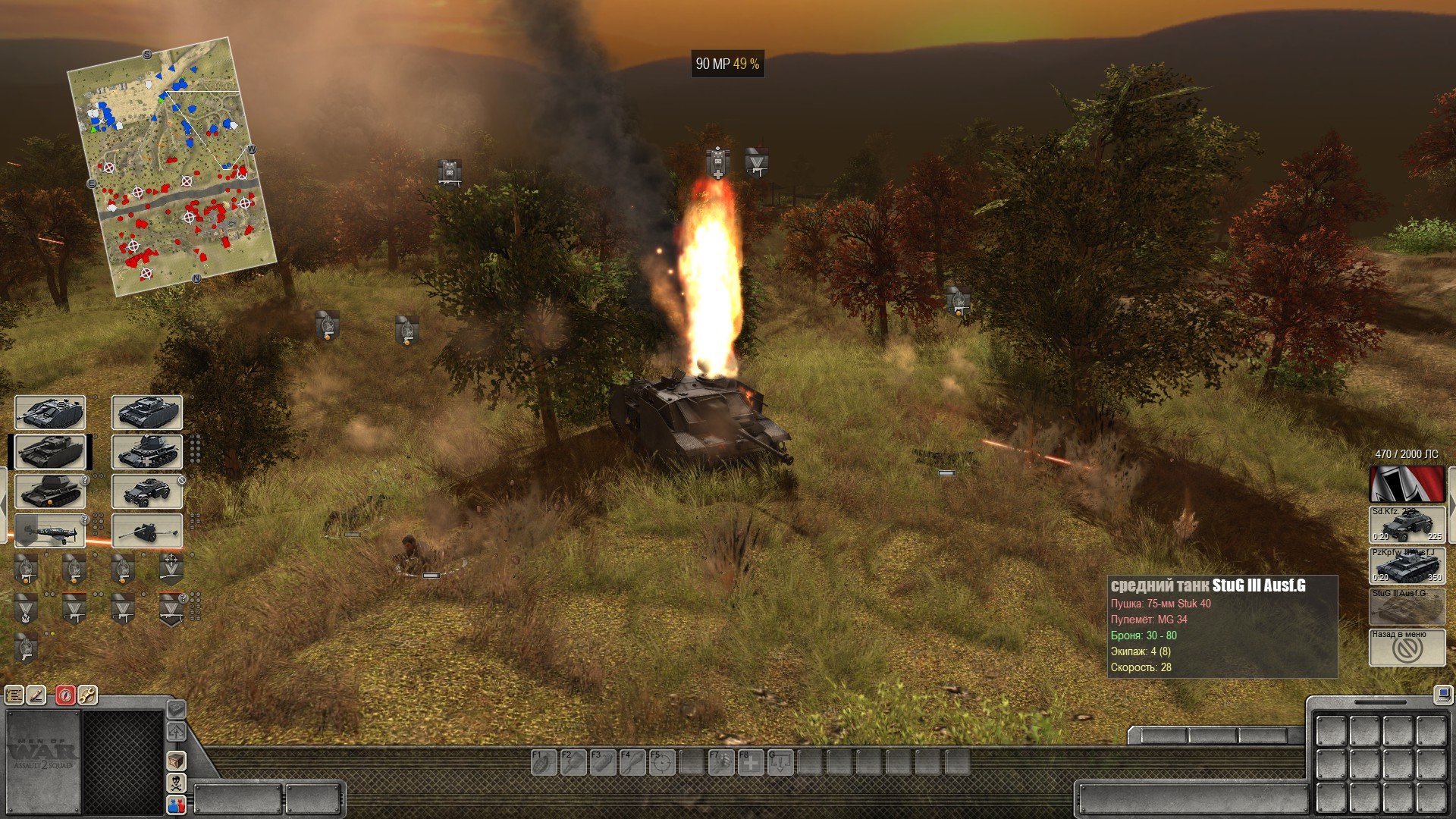Click the tactical minimap
Screen dimensions: 1456x819
[x=171, y=165]
